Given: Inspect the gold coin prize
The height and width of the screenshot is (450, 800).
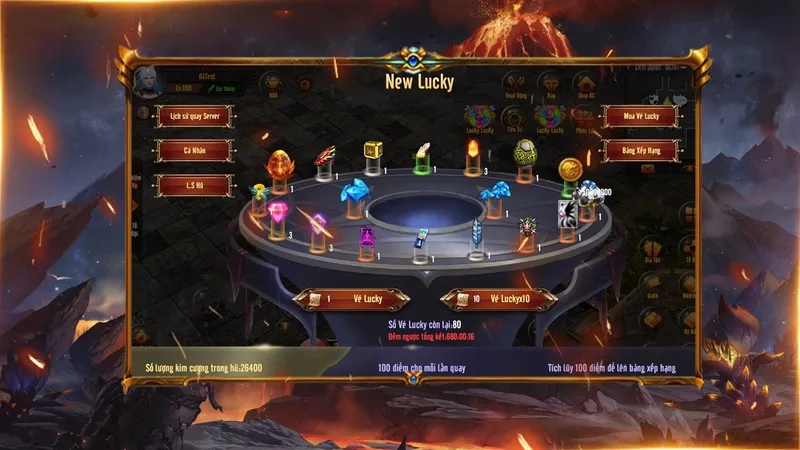Looking at the screenshot, I should [570, 167].
